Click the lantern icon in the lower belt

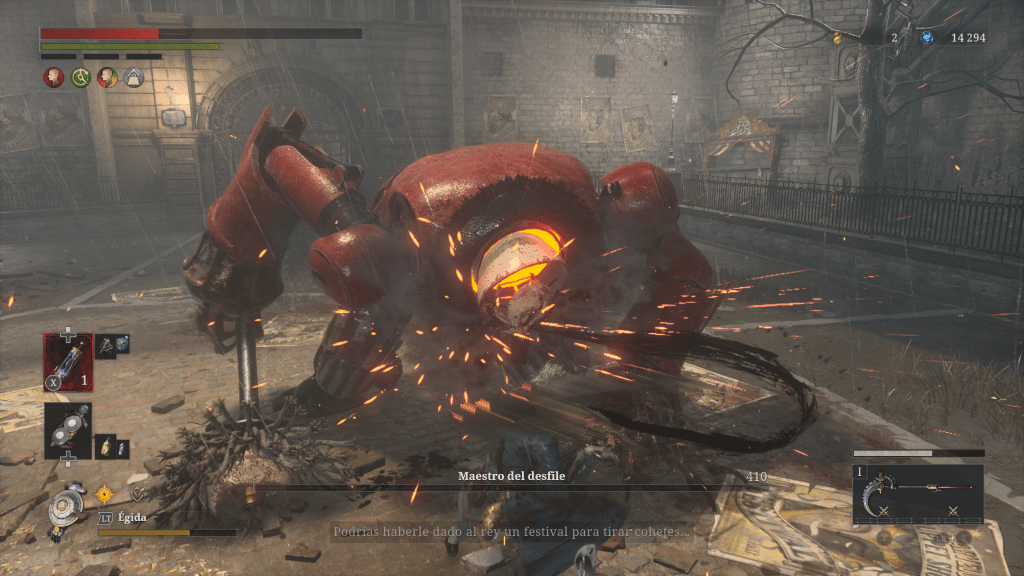[103, 447]
